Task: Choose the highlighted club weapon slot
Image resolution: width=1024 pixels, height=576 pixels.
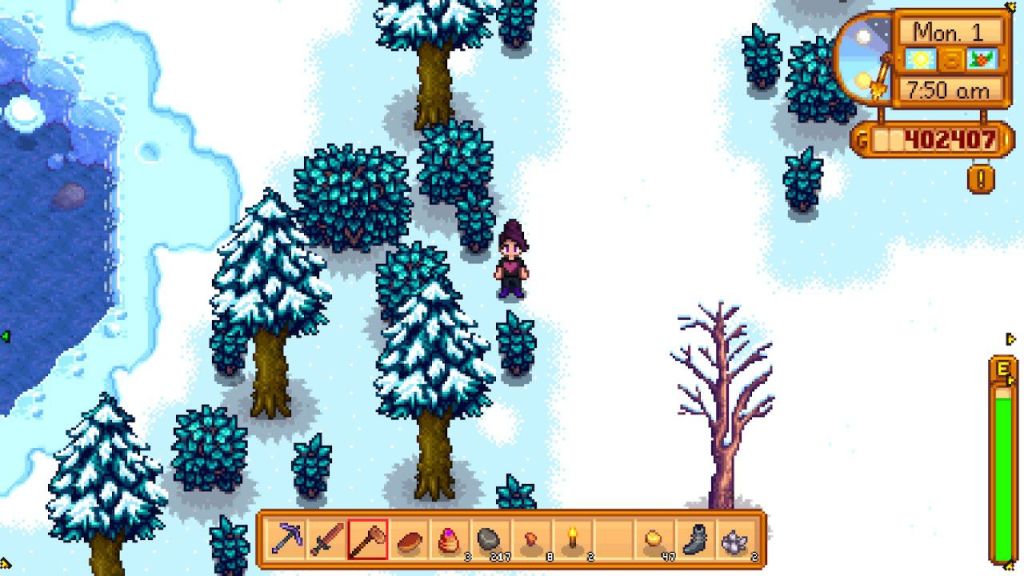Action: (367, 541)
